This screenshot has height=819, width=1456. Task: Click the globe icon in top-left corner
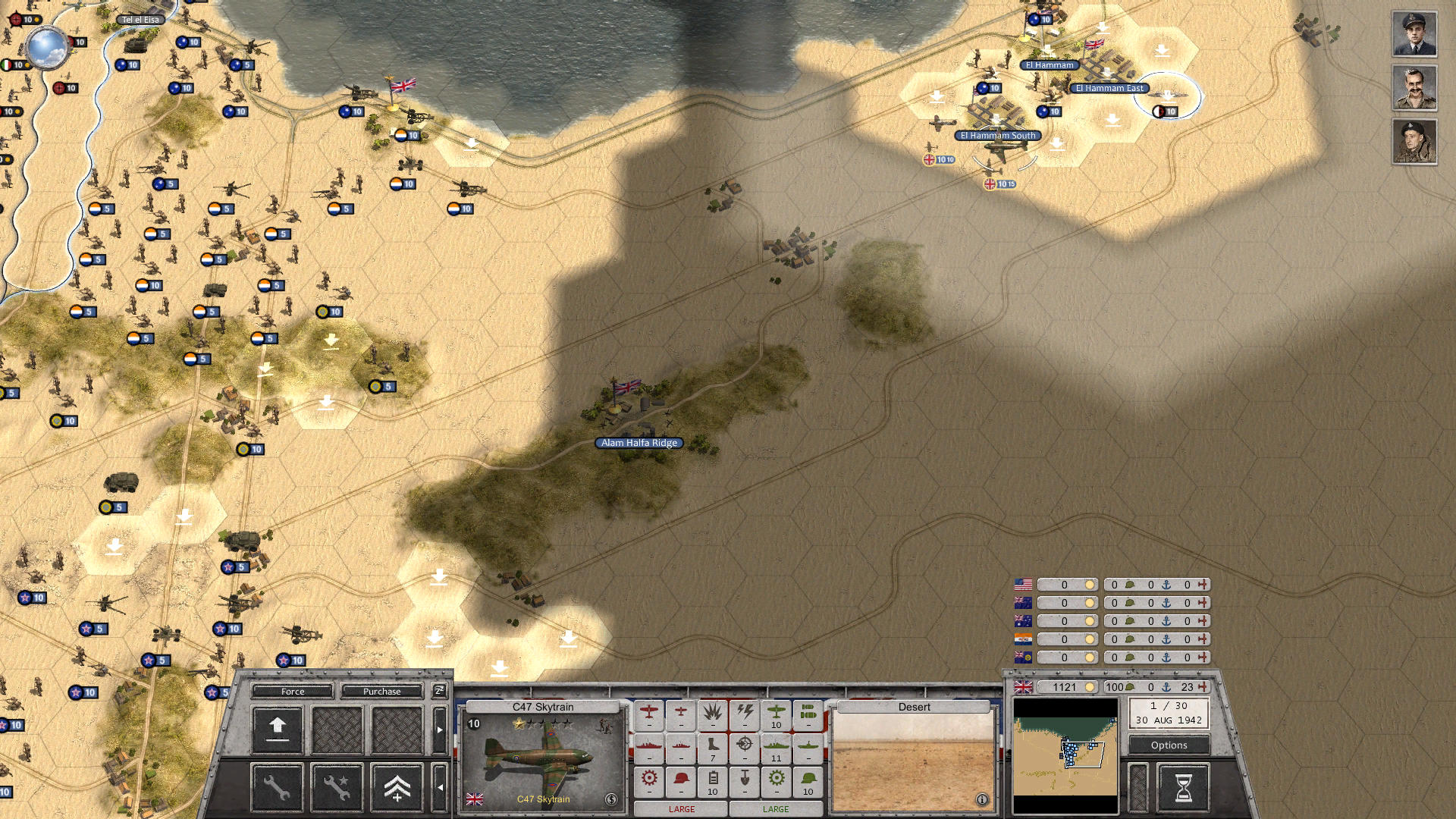[x=47, y=47]
